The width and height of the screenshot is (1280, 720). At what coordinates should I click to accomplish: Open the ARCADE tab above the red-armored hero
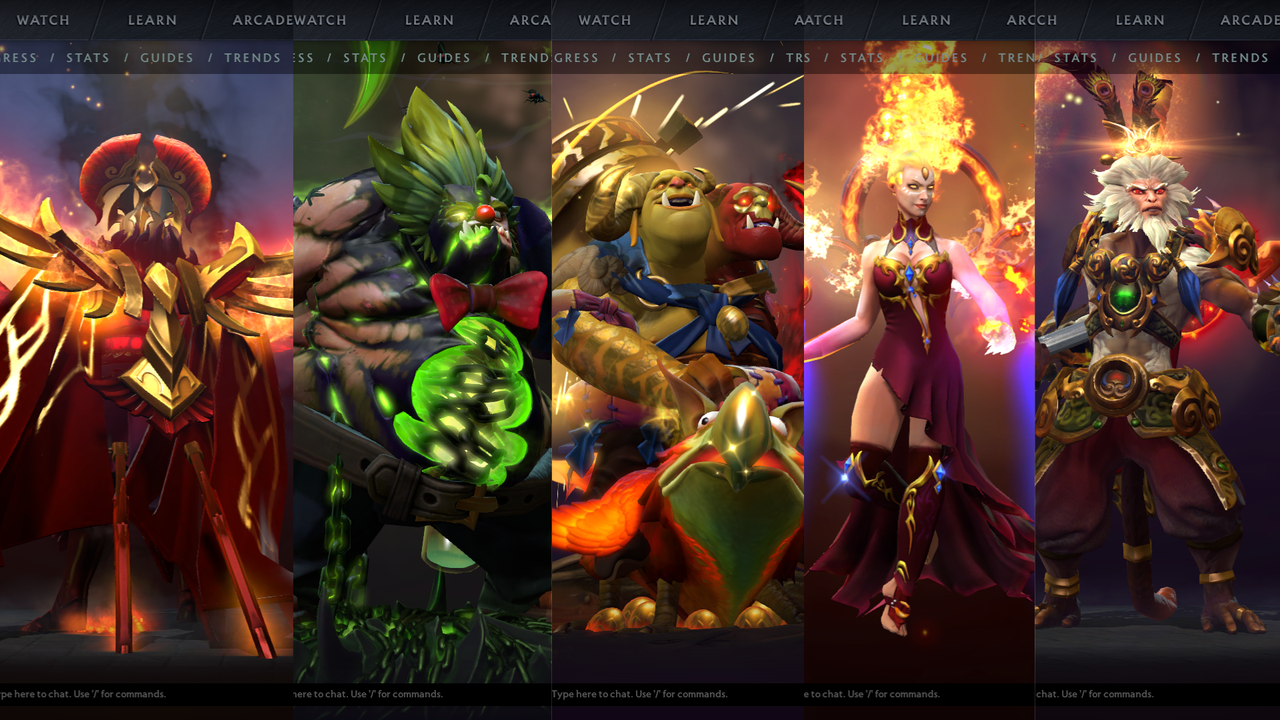tap(262, 20)
